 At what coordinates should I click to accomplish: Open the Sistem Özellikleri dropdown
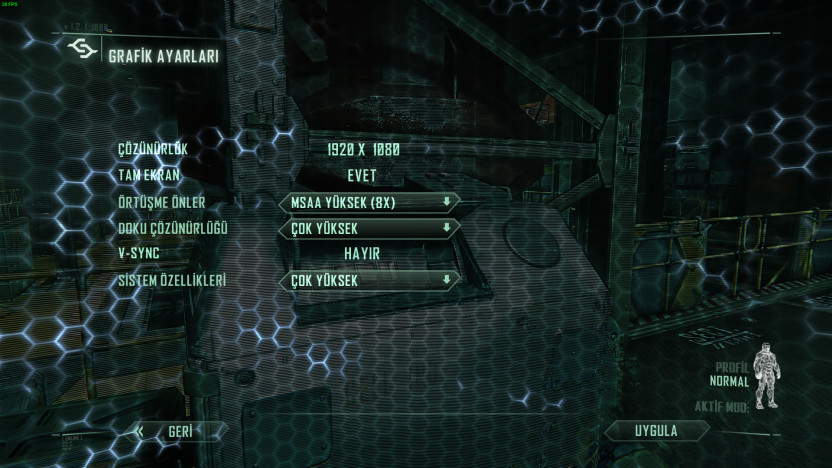pos(368,280)
